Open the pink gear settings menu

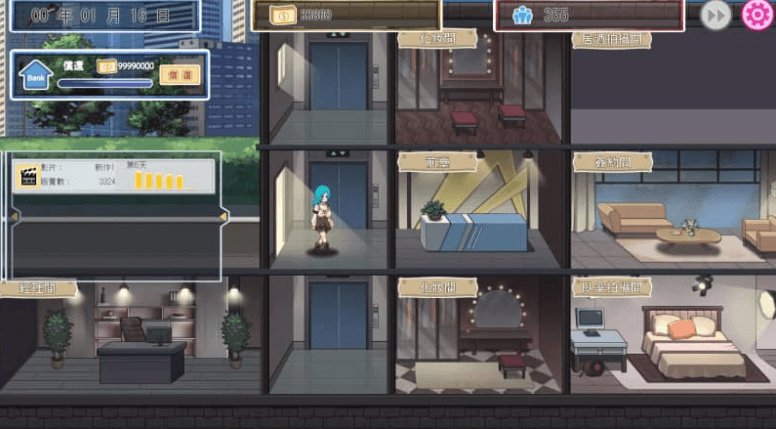point(759,15)
